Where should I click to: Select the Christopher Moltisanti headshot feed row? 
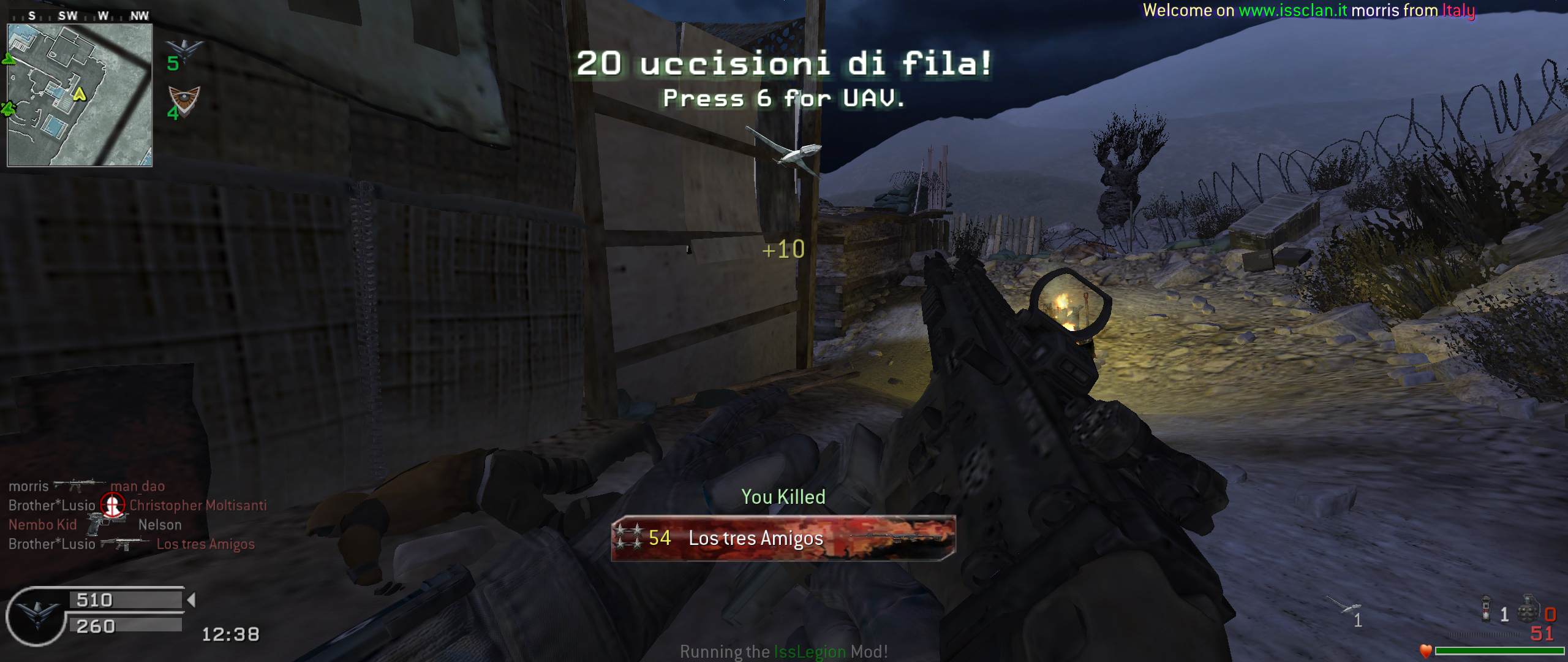[137, 505]
